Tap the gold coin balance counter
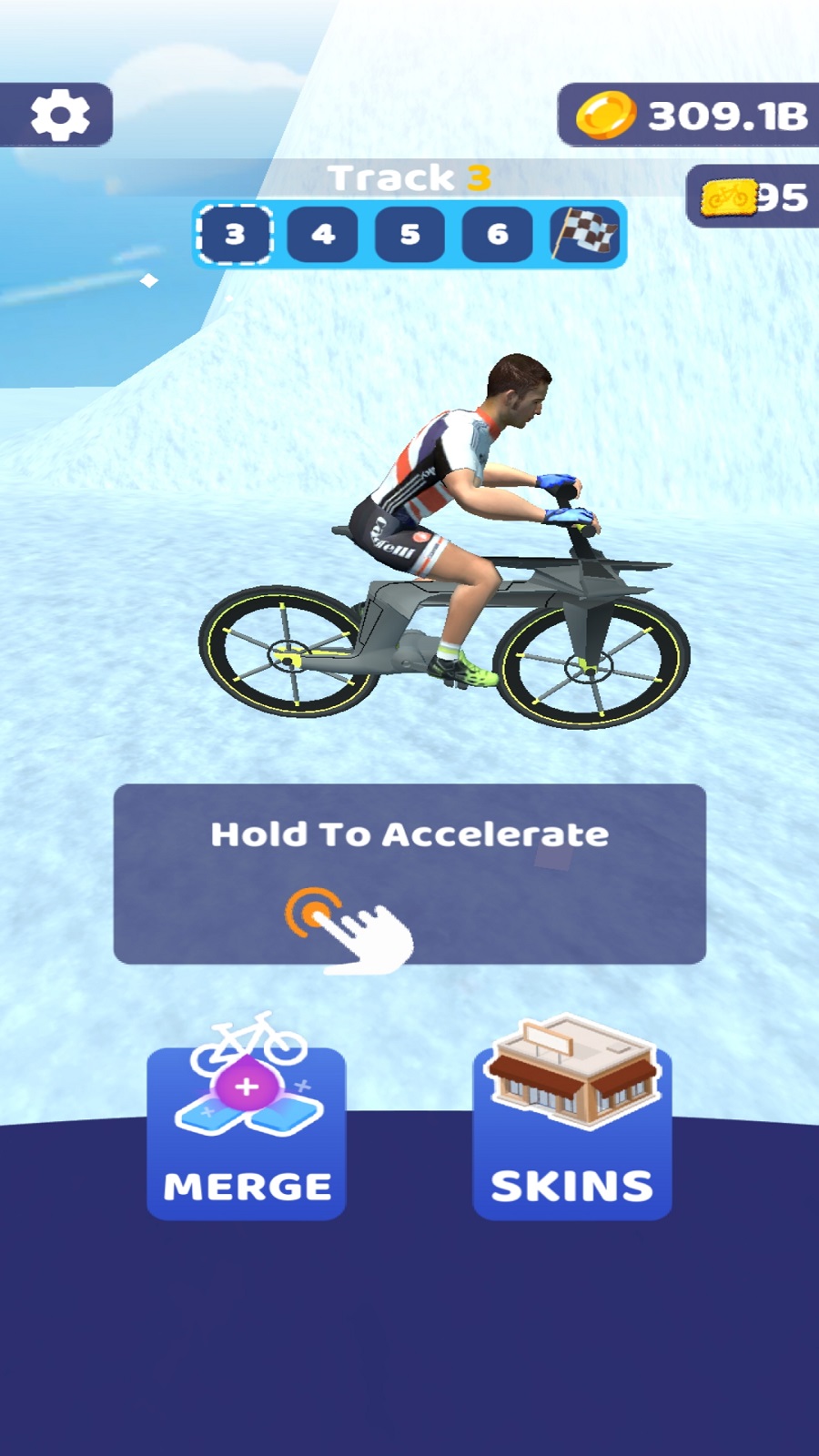819x1456 pixels. 692,116
